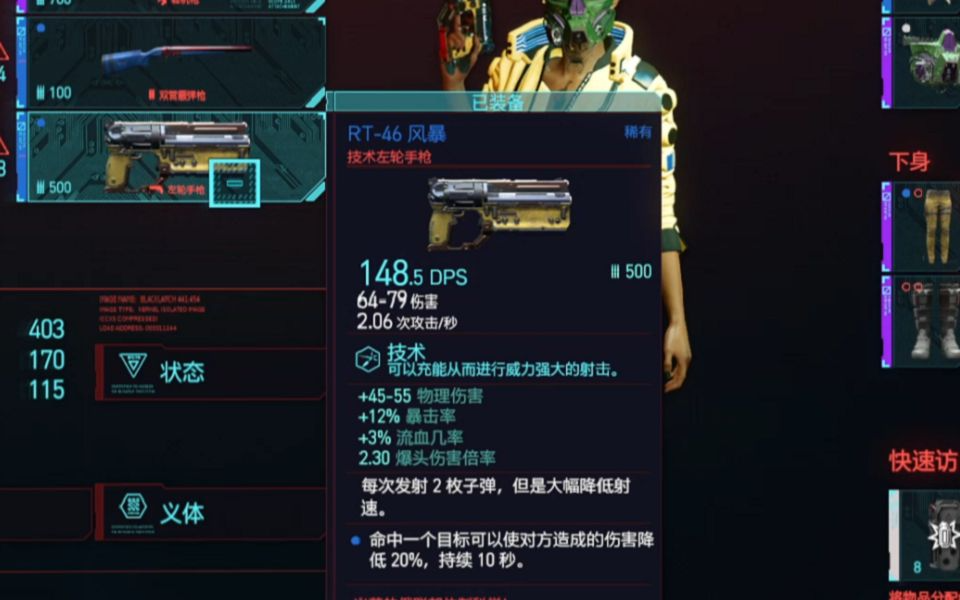Open the mod slot on the revolver
Image resolution: width=960 pixels, height=600 pixels.
(234, 184)
